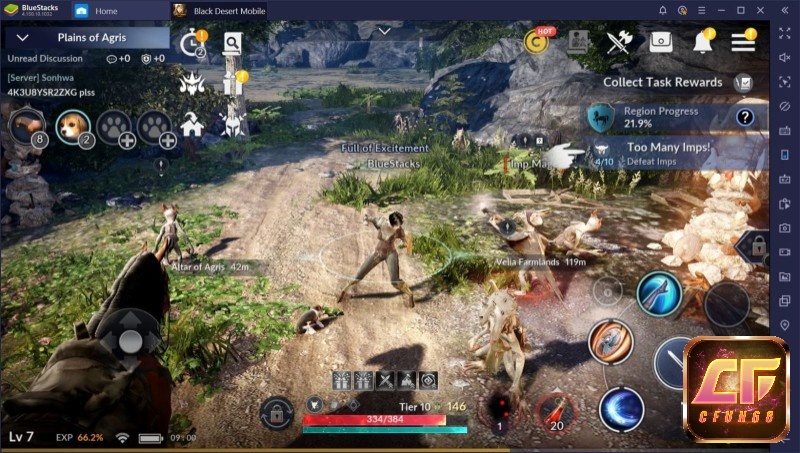View notifications via the bell icon

coord(703,42)
